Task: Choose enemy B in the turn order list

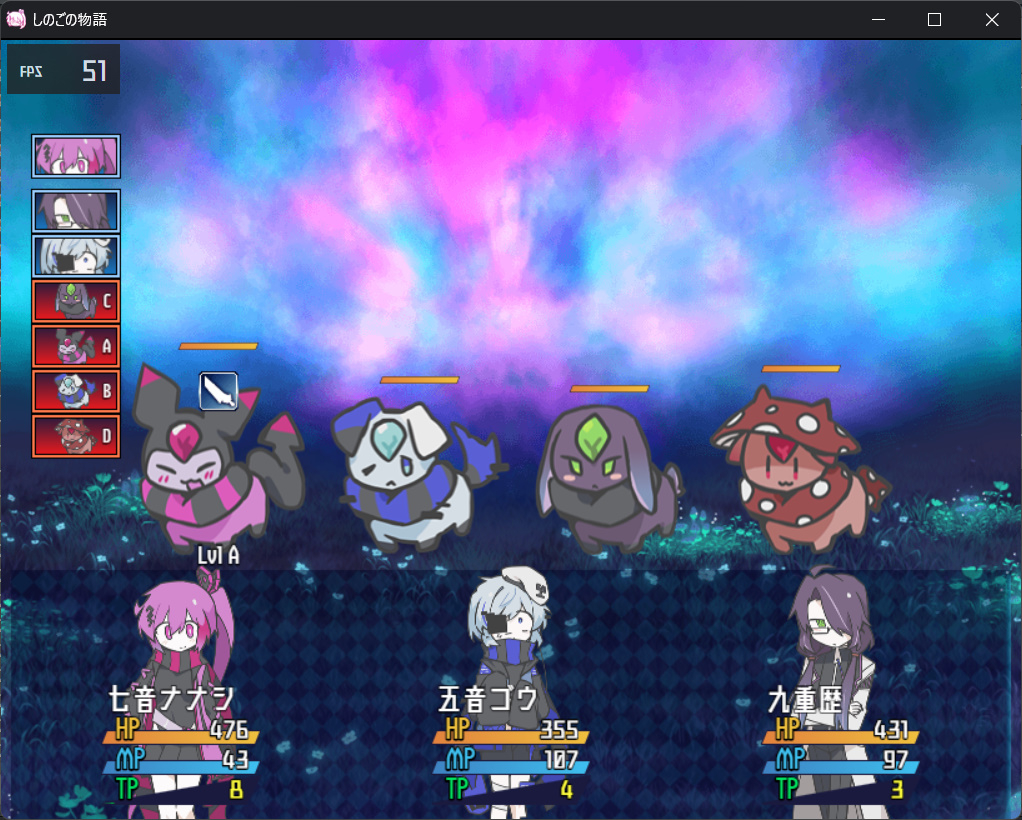Action: click(76, 391)
